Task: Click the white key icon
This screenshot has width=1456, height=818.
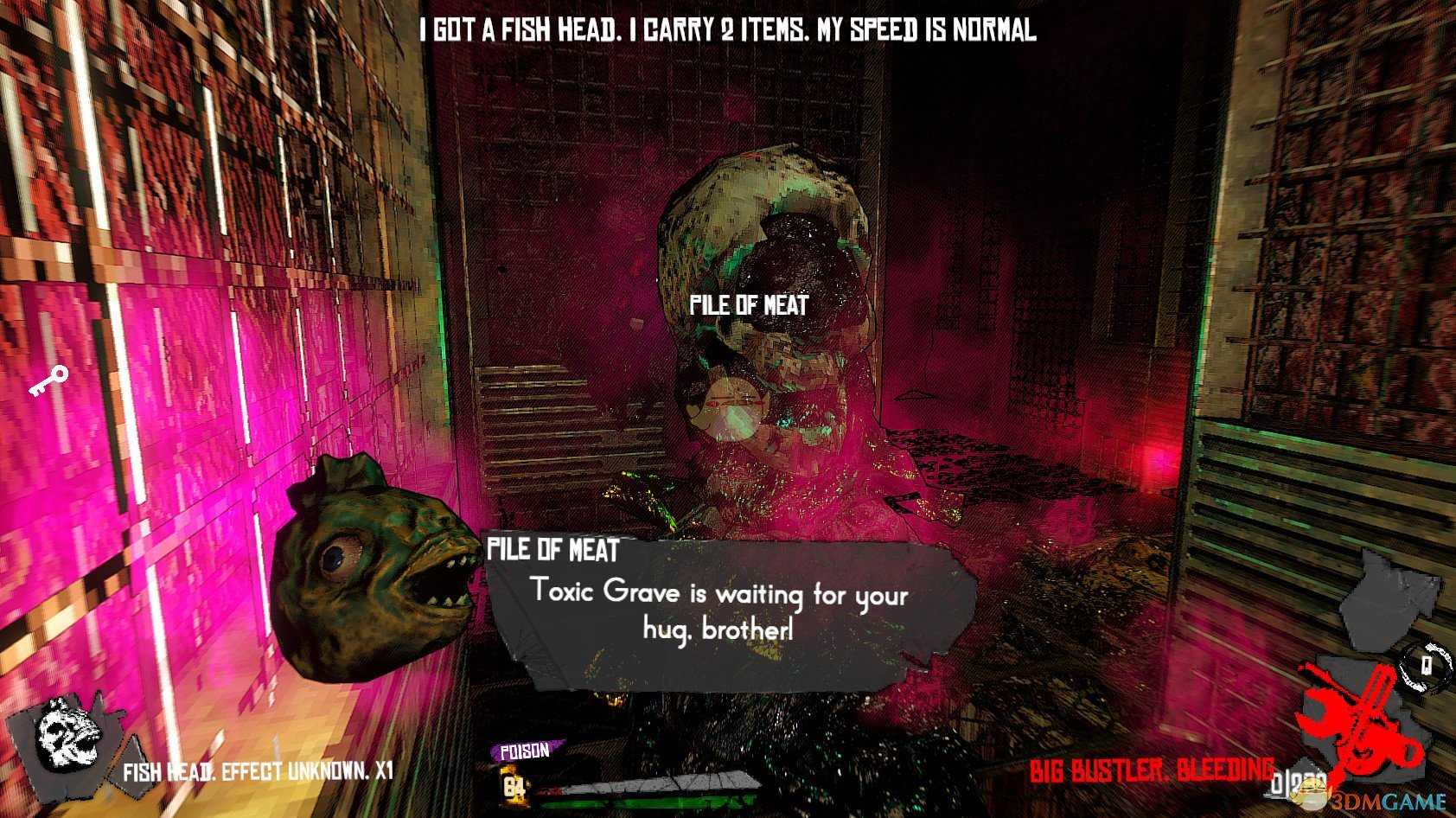Action: [x=48, y=380]
